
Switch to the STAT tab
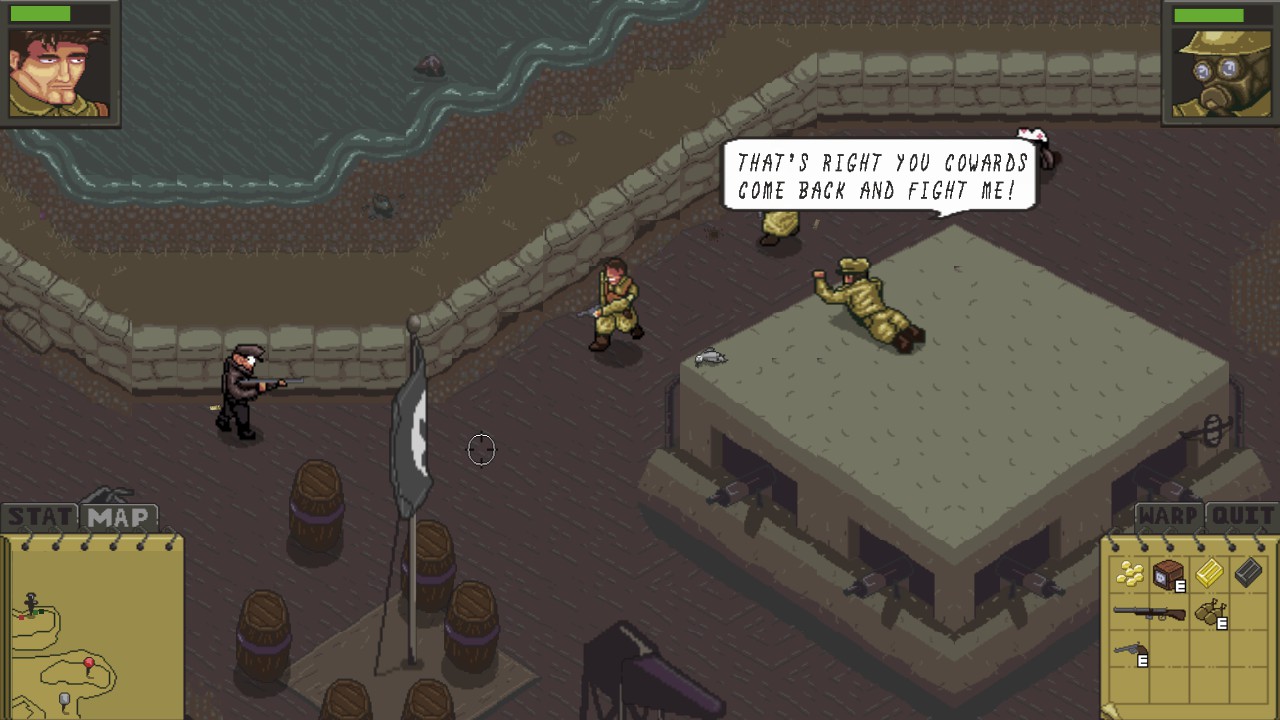[38, 517]
